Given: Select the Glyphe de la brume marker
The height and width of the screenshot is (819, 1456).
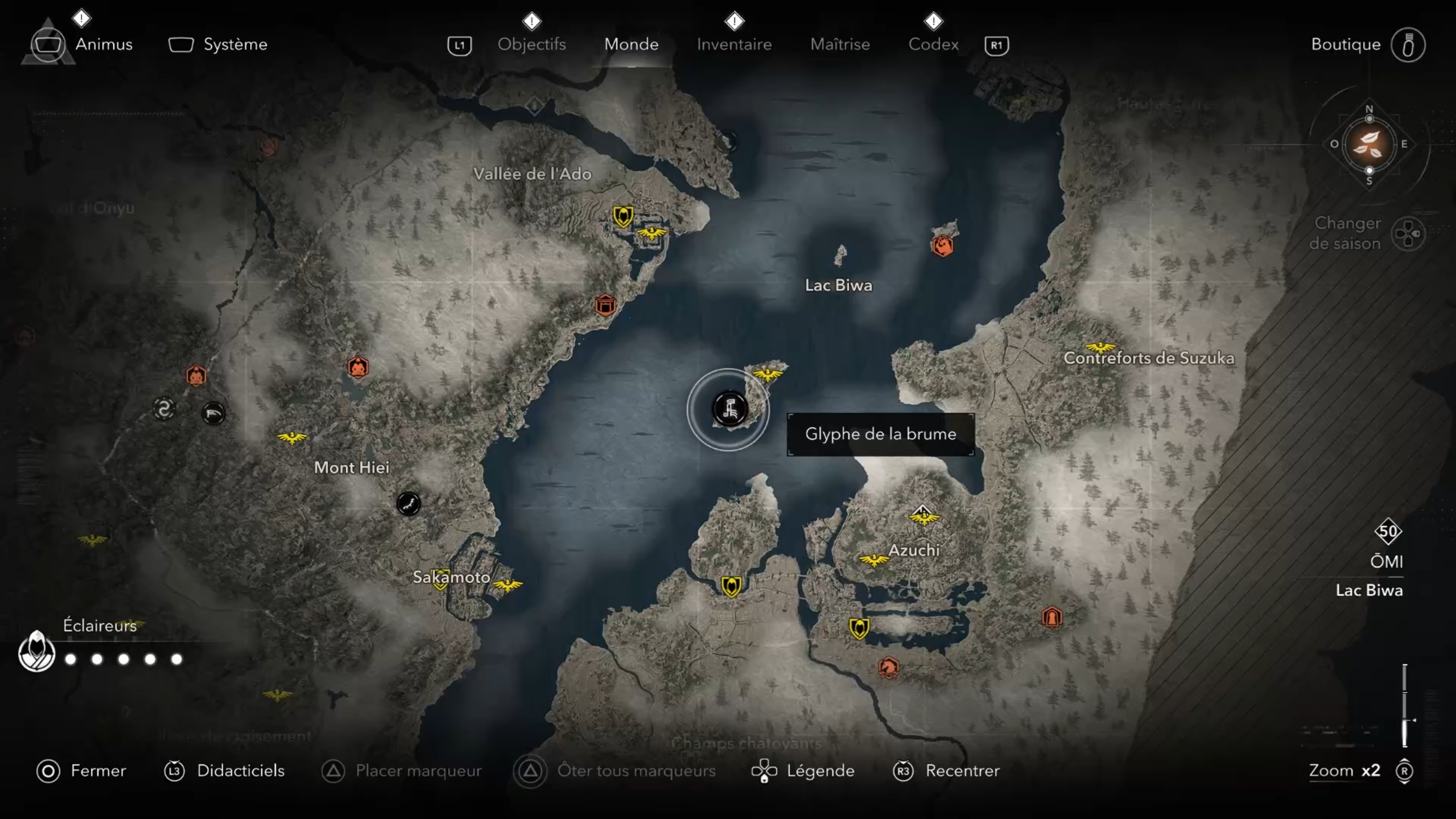Looking at the screenshot, I should pos(729,409).
